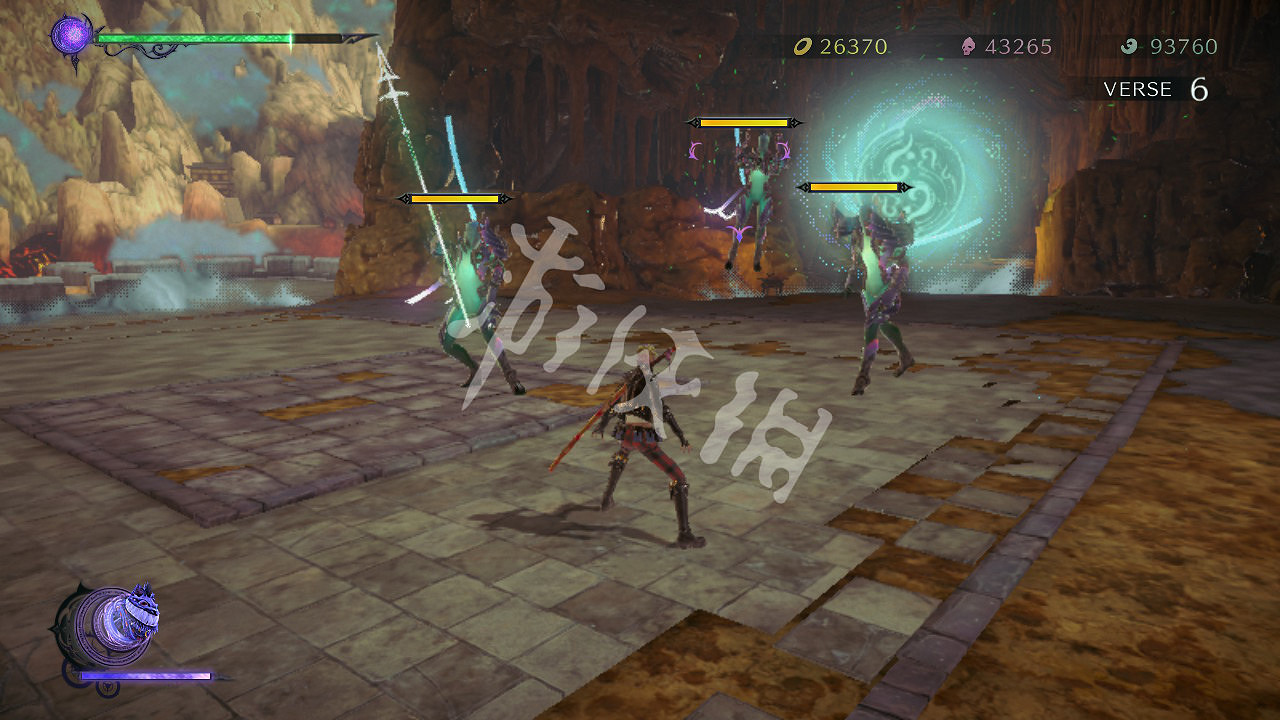Click the arrow tip of the leftmost enemy health bar
The image size is (1280, 720).
pyautogui.click(x=406, y=198)
